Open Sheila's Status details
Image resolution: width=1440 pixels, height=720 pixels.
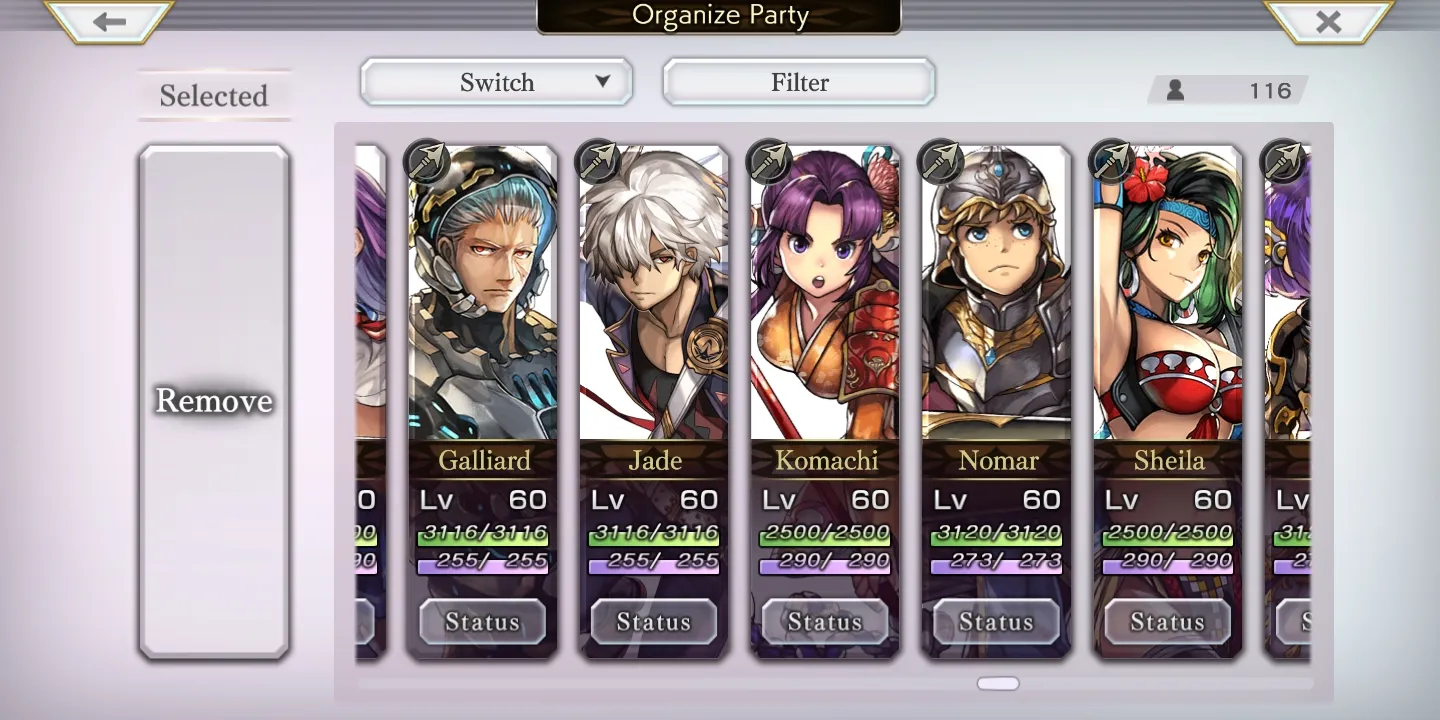click(1168, 622)
